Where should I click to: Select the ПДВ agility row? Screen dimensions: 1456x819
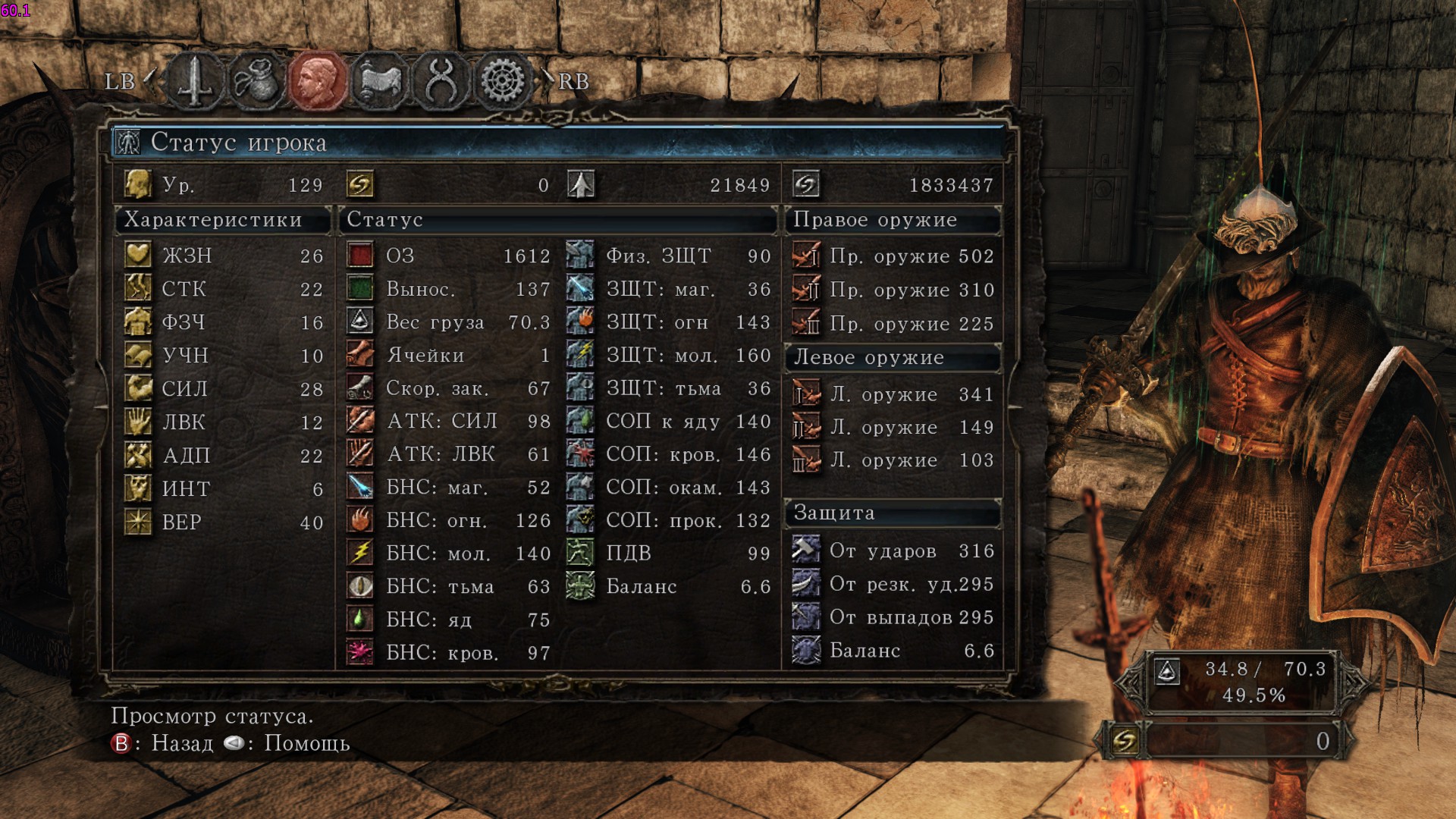point(669,554)
